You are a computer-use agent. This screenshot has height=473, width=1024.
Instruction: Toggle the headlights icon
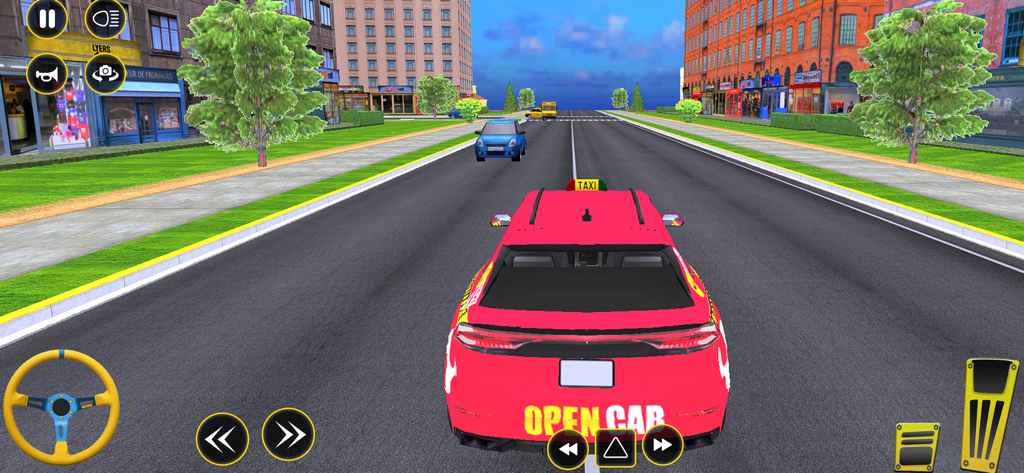click(105, 18)
